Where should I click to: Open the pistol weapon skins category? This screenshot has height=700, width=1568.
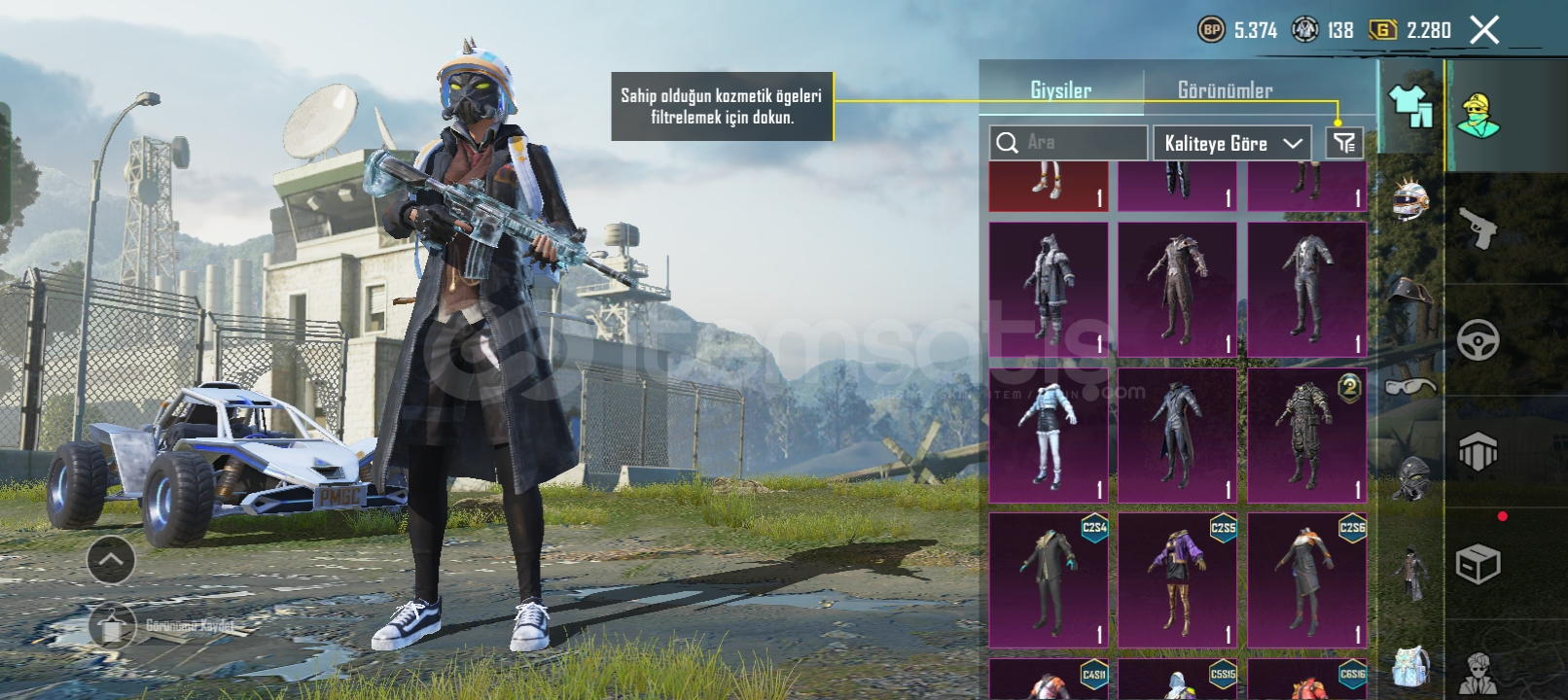1478,228
